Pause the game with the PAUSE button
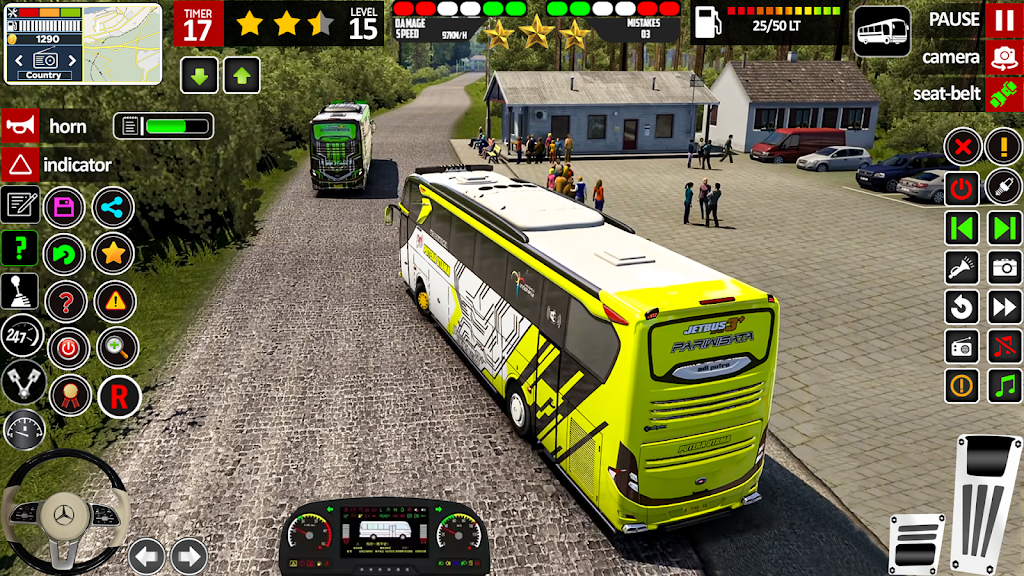The image size is (1024, 576). pos(1003,20)
